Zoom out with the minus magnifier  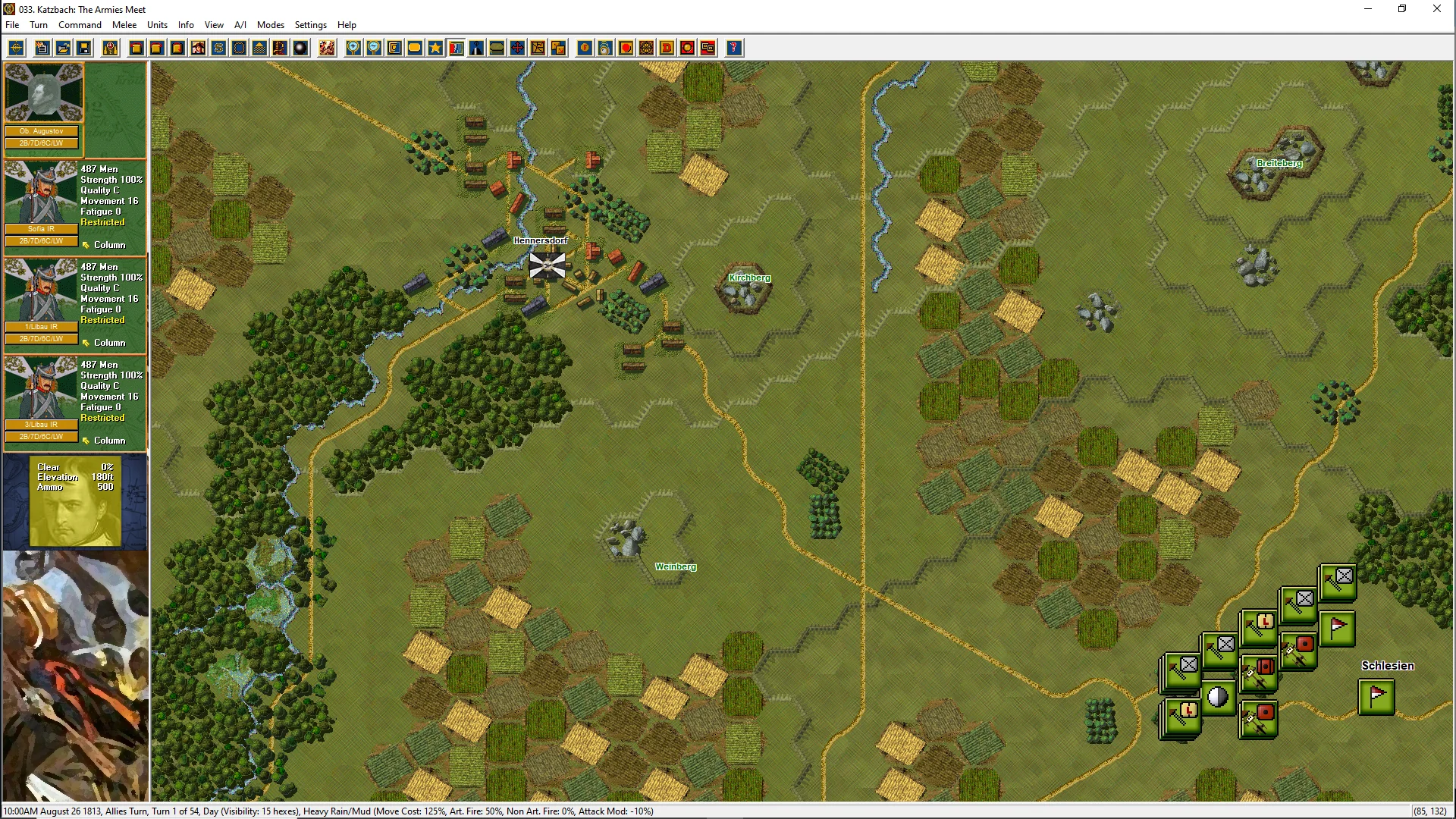374,49
